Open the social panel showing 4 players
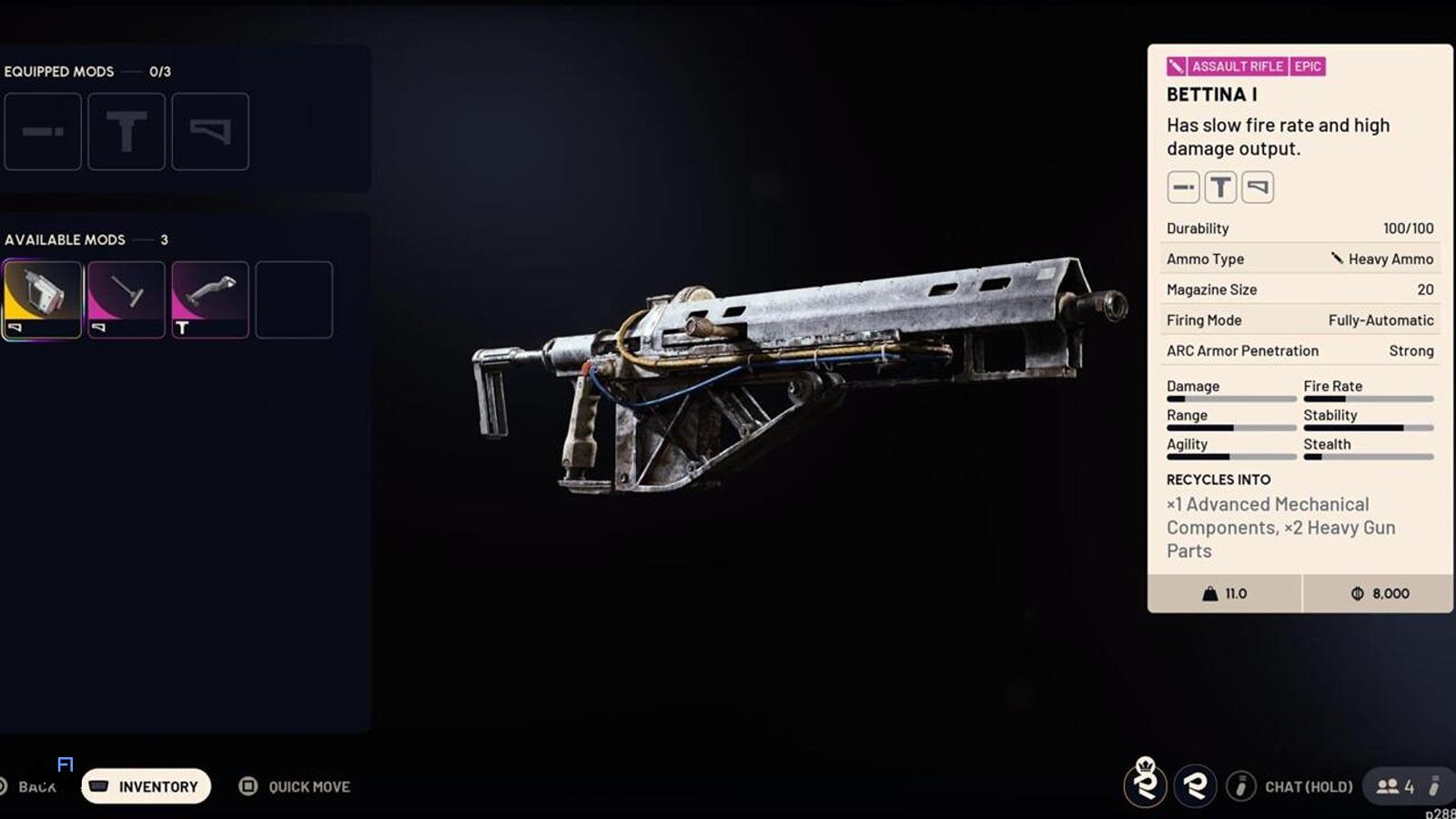The image size is (1456, 819). (1396, 786)
